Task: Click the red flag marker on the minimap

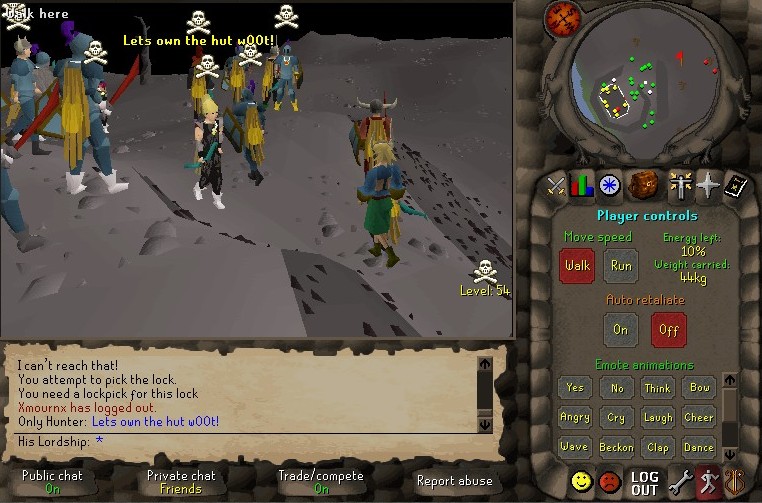Action: 681,55
